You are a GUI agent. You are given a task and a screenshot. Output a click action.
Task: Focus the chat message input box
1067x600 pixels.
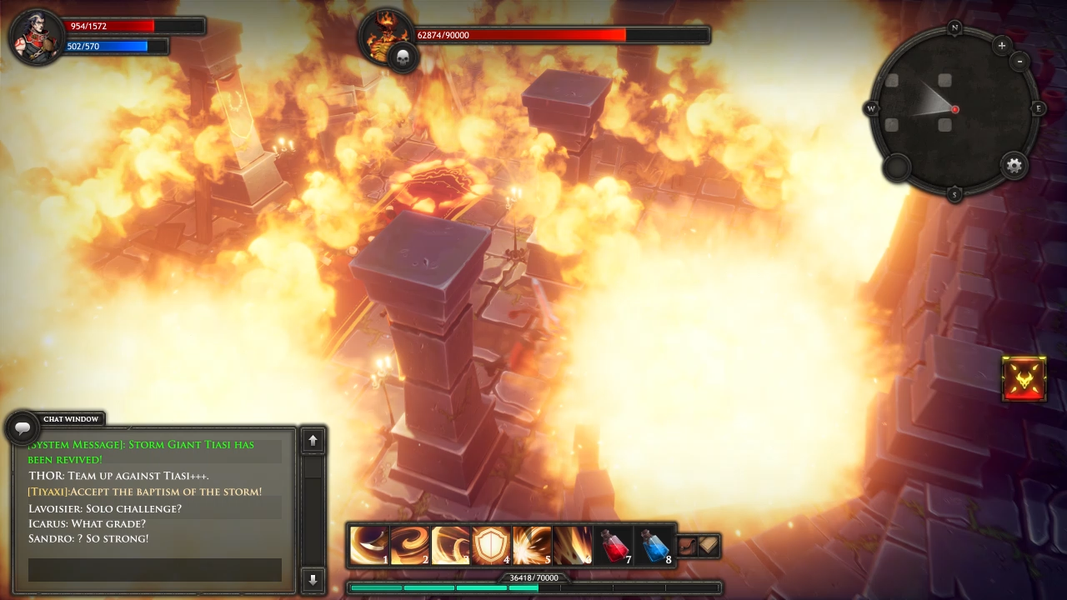[154, 570]
